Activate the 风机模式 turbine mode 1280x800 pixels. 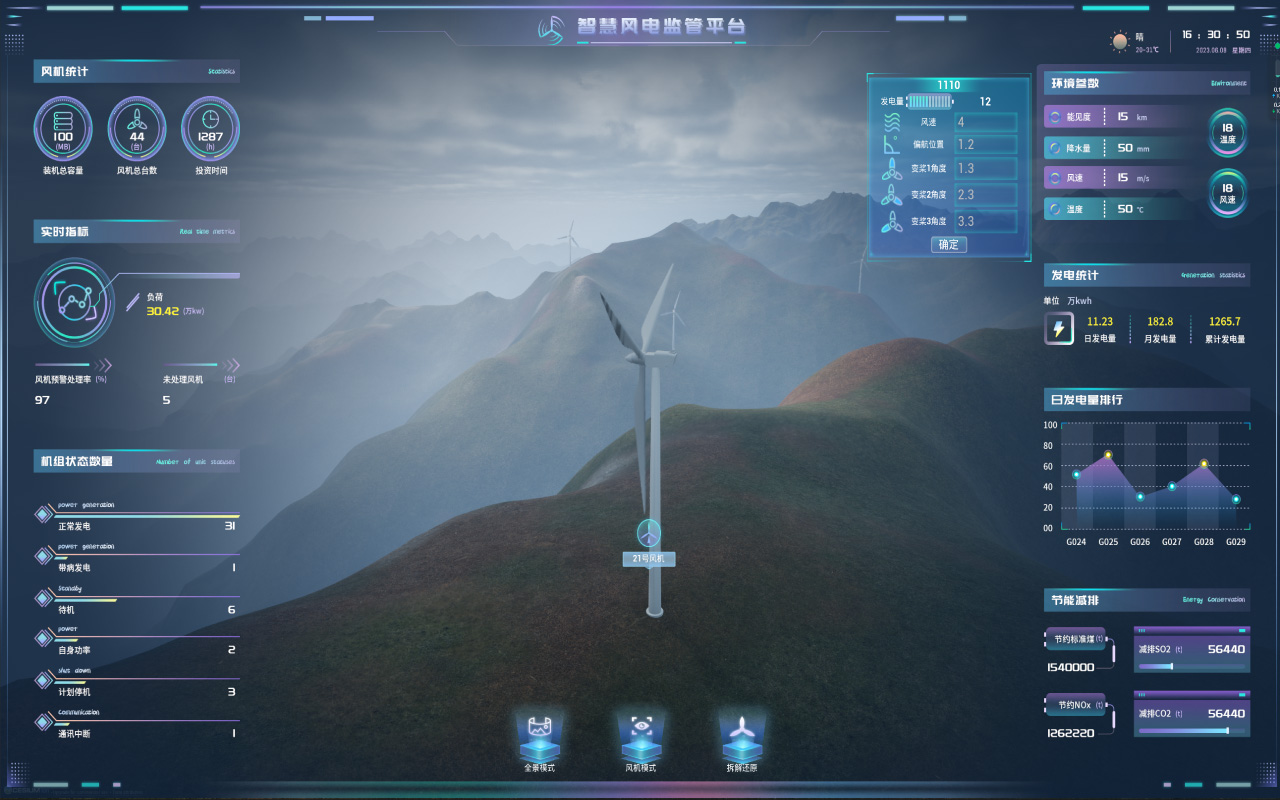(x=640, y=742)
